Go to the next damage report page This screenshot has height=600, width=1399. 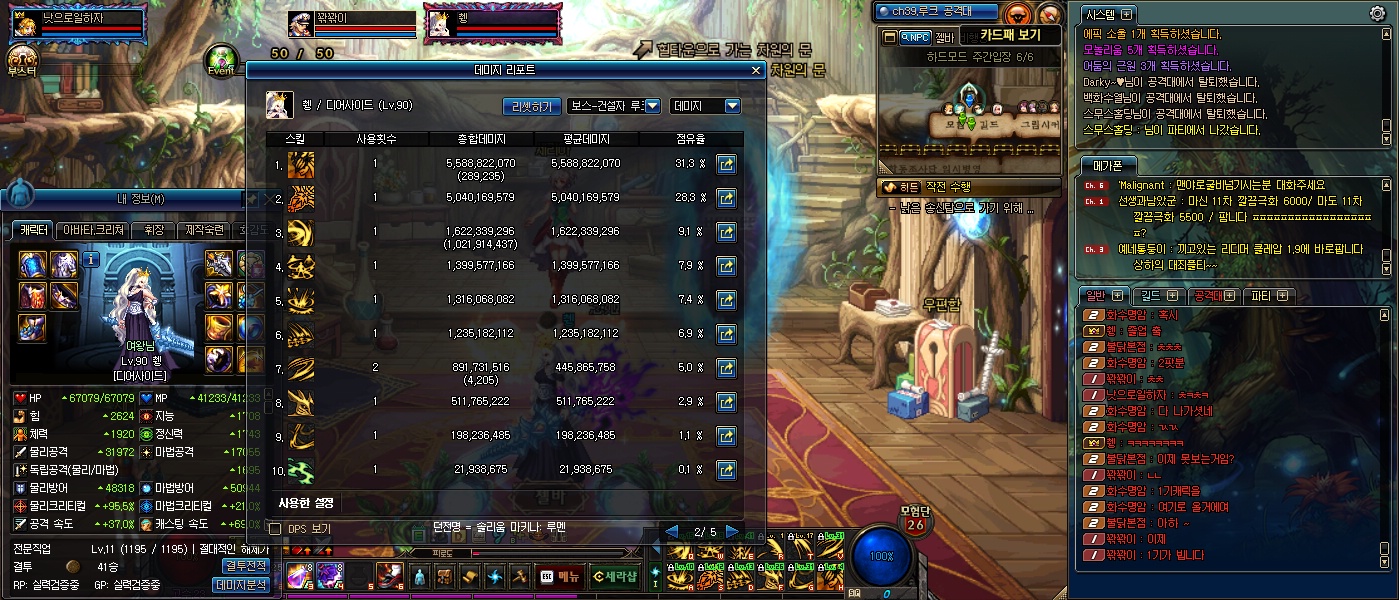tap(733, 531)
